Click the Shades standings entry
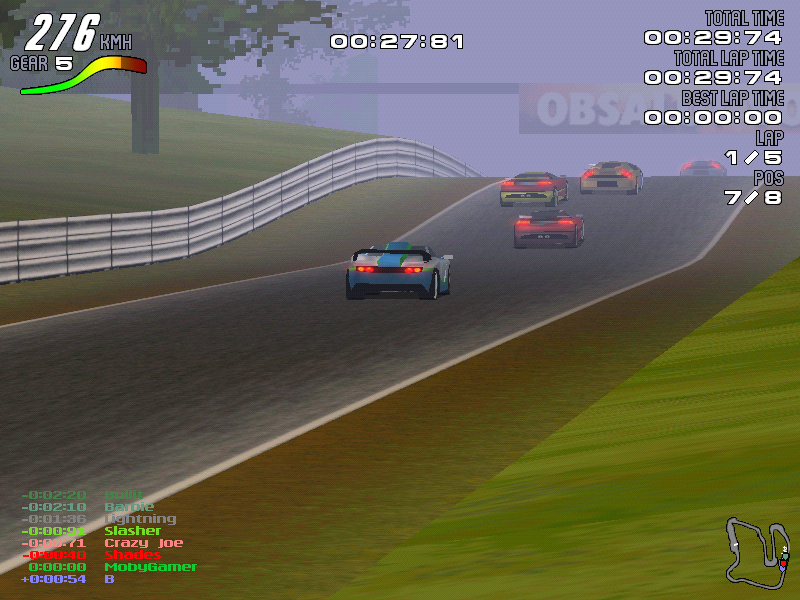The image size is (800, 600). pyautogui.click(x=132, y=555)
